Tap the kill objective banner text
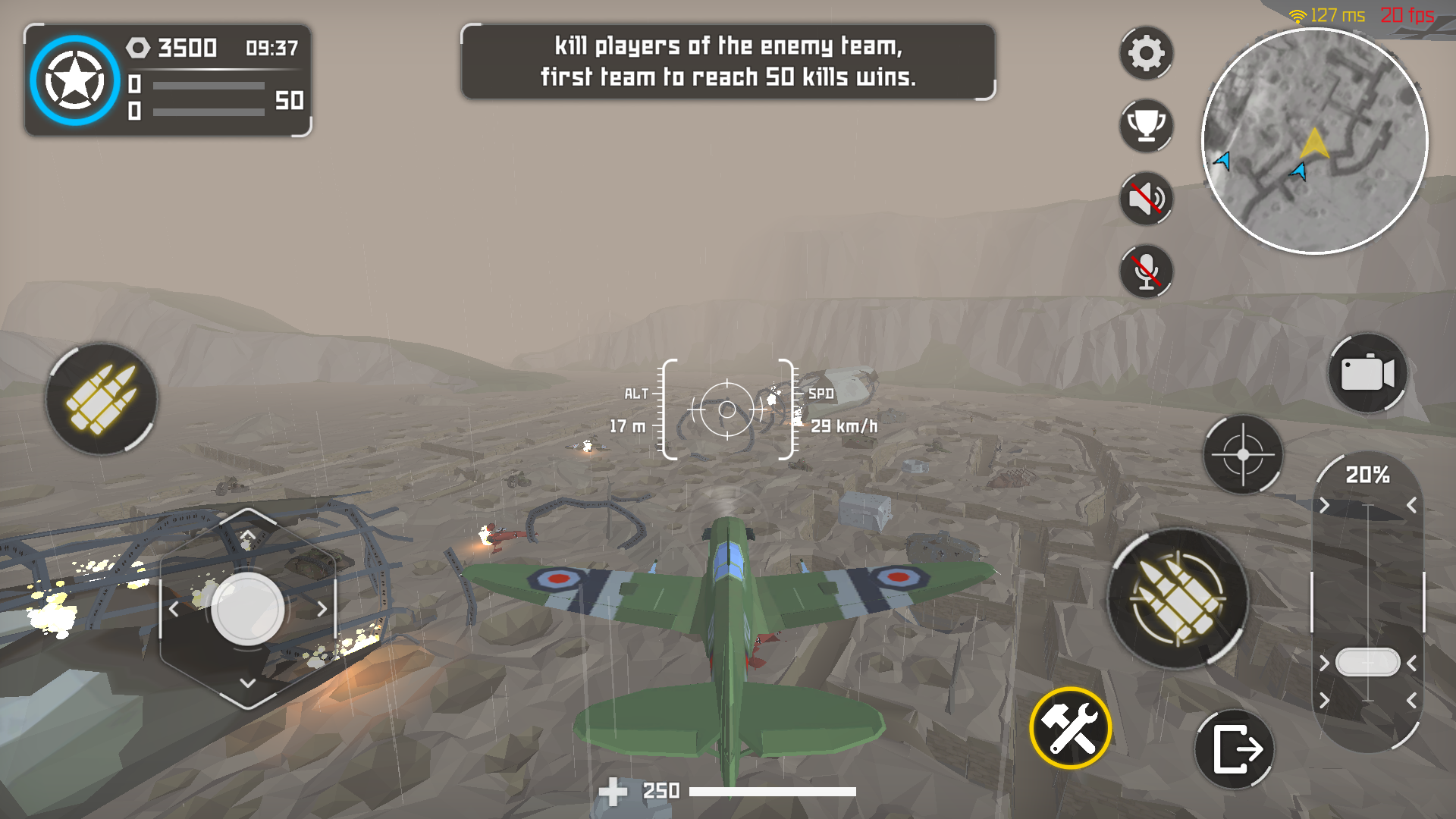This screenshot has width=1456, height=819. coord(726,61)
